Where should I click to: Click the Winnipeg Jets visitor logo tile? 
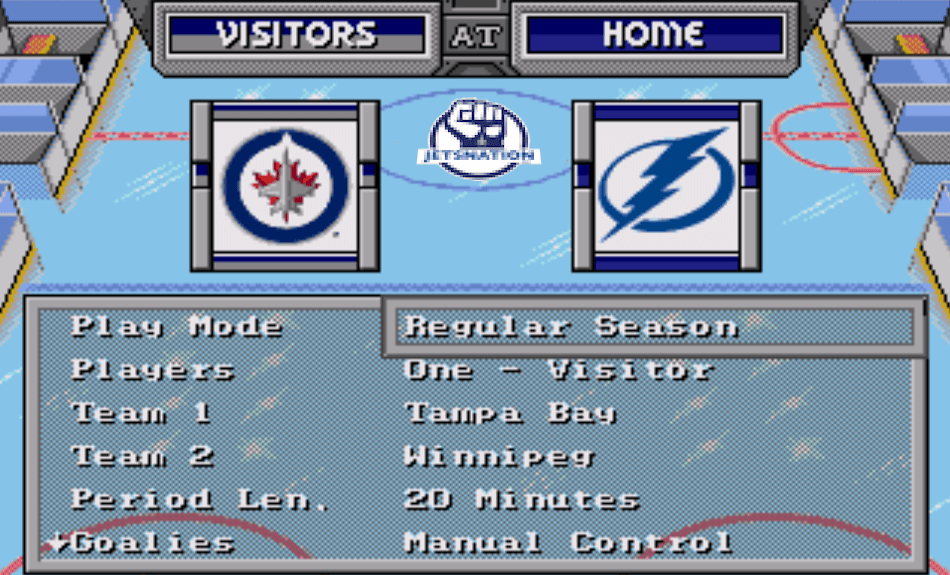(286, 185)
